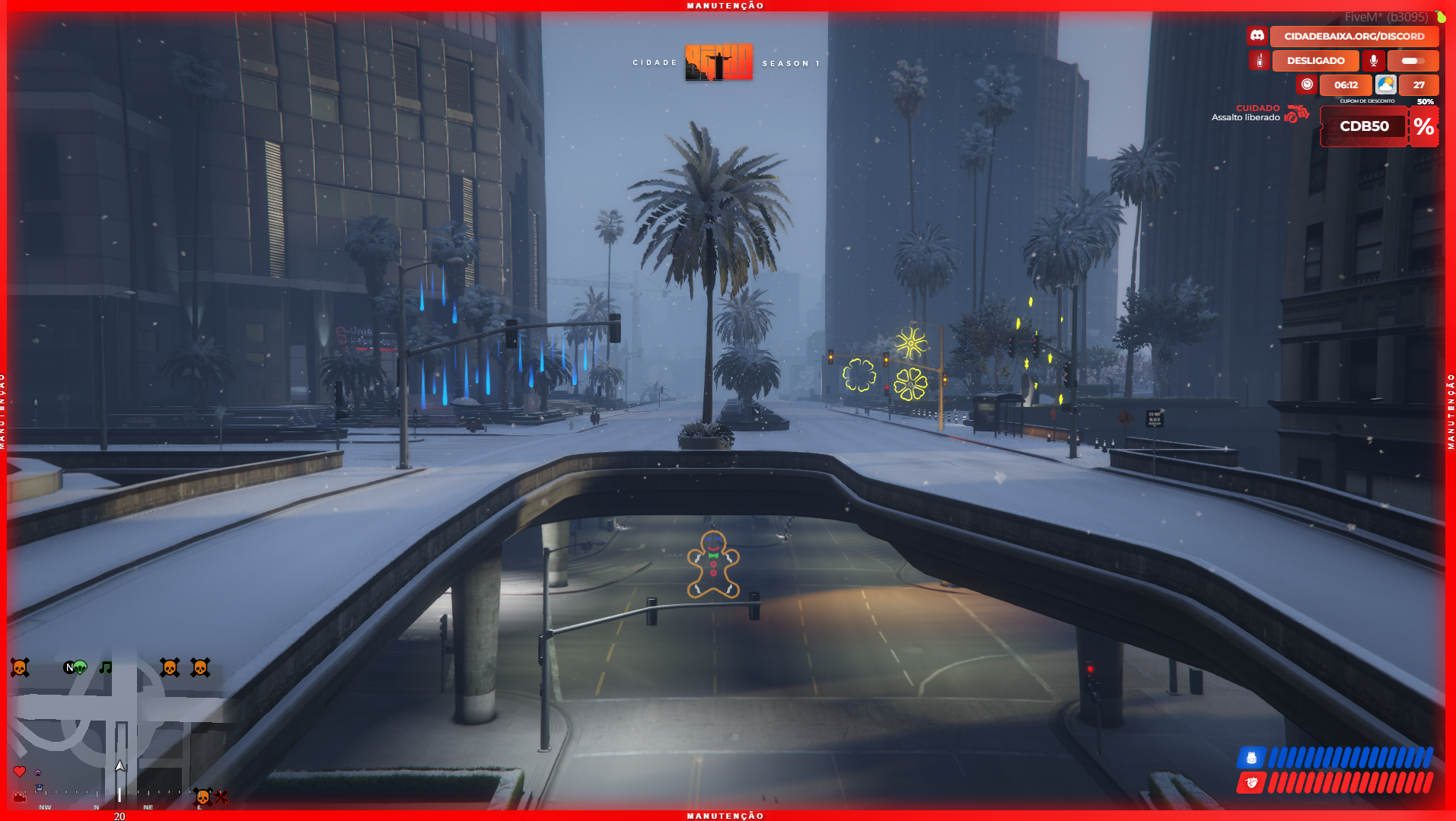
Task: Select the weather sun-and-cloud icon
Action: click(x=1385, y=84)
